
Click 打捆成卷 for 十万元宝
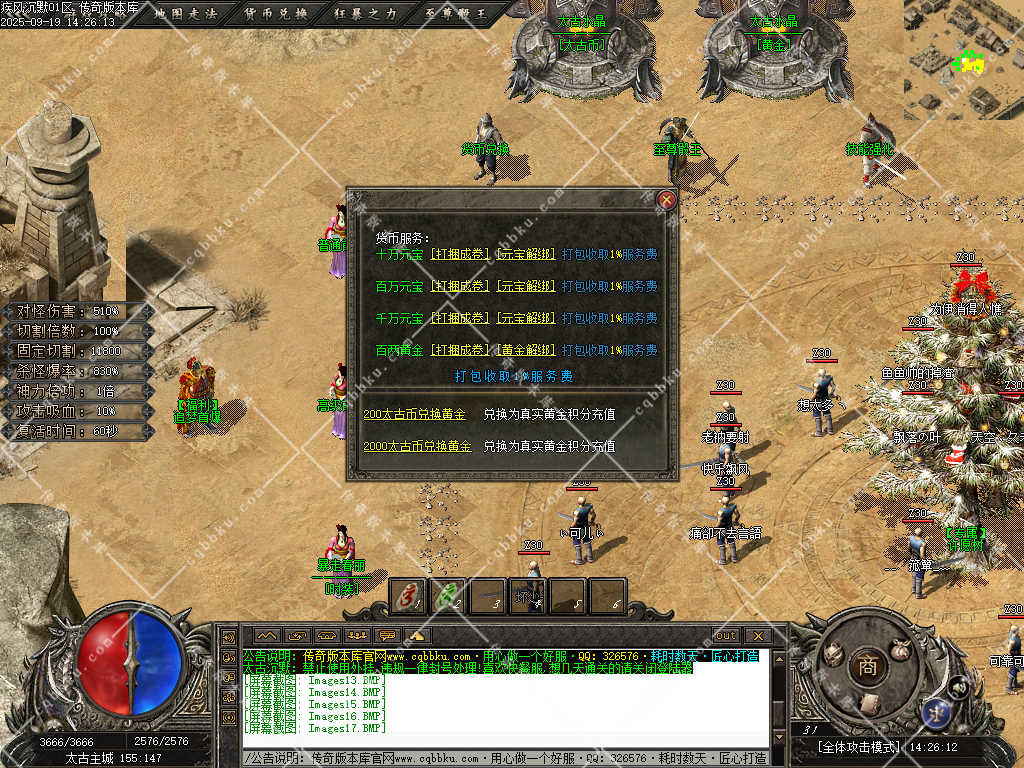point(459,254)
